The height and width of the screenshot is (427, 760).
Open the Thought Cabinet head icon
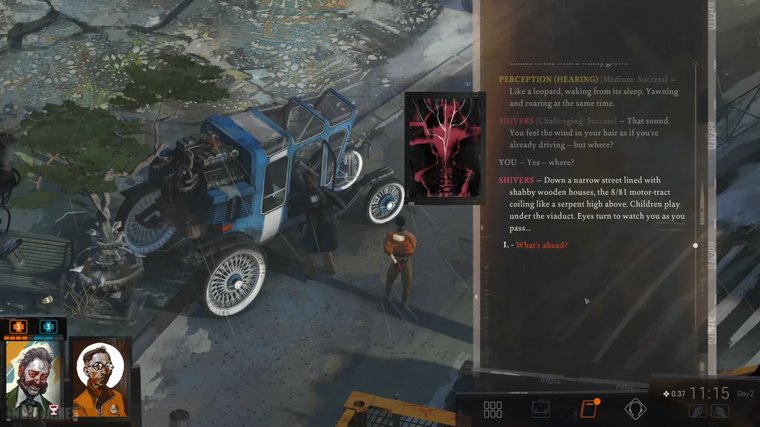click(x=635, y=409)
